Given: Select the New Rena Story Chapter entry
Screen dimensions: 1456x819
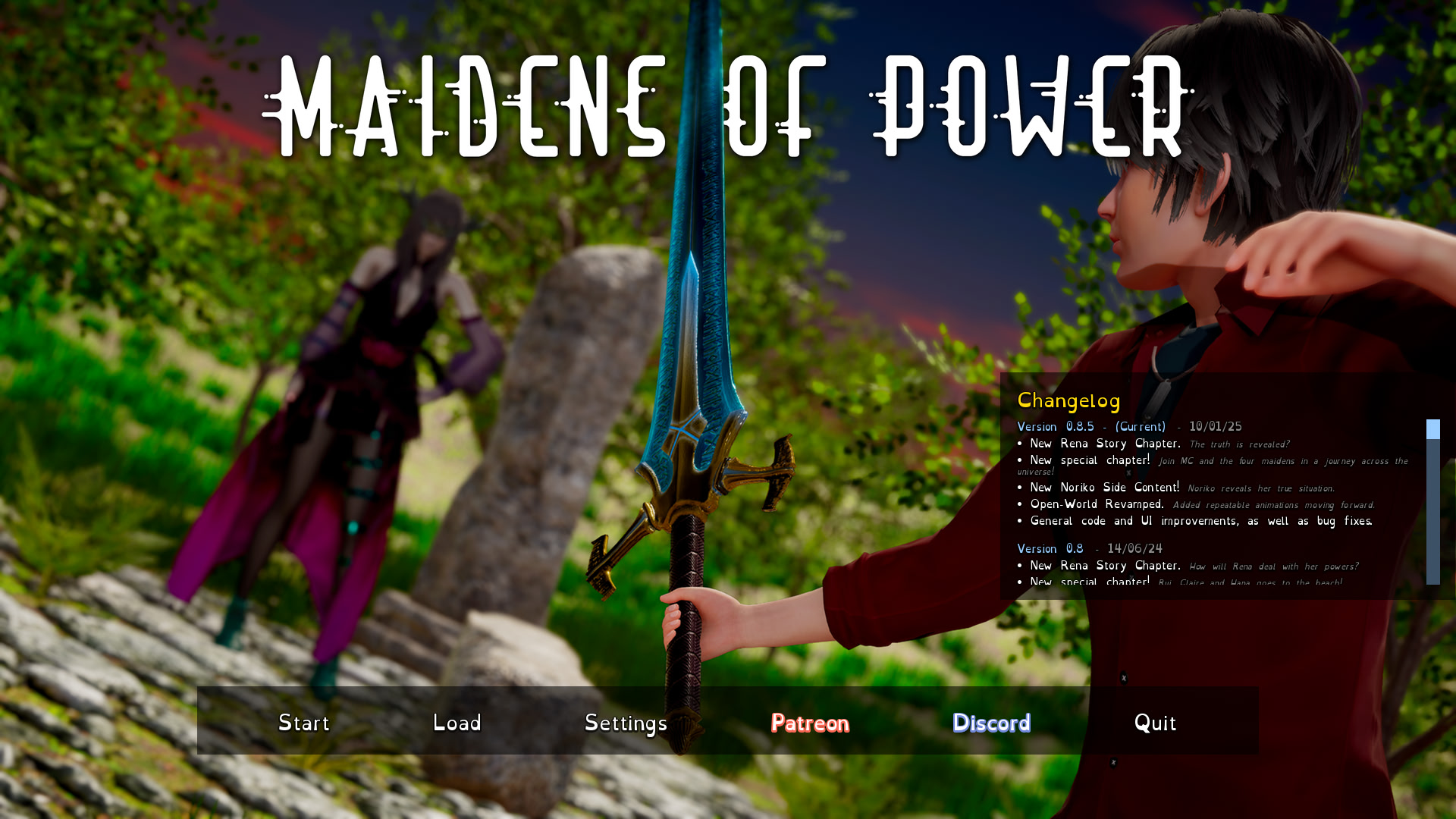Looking at the screenshot, I should 1104,444.
